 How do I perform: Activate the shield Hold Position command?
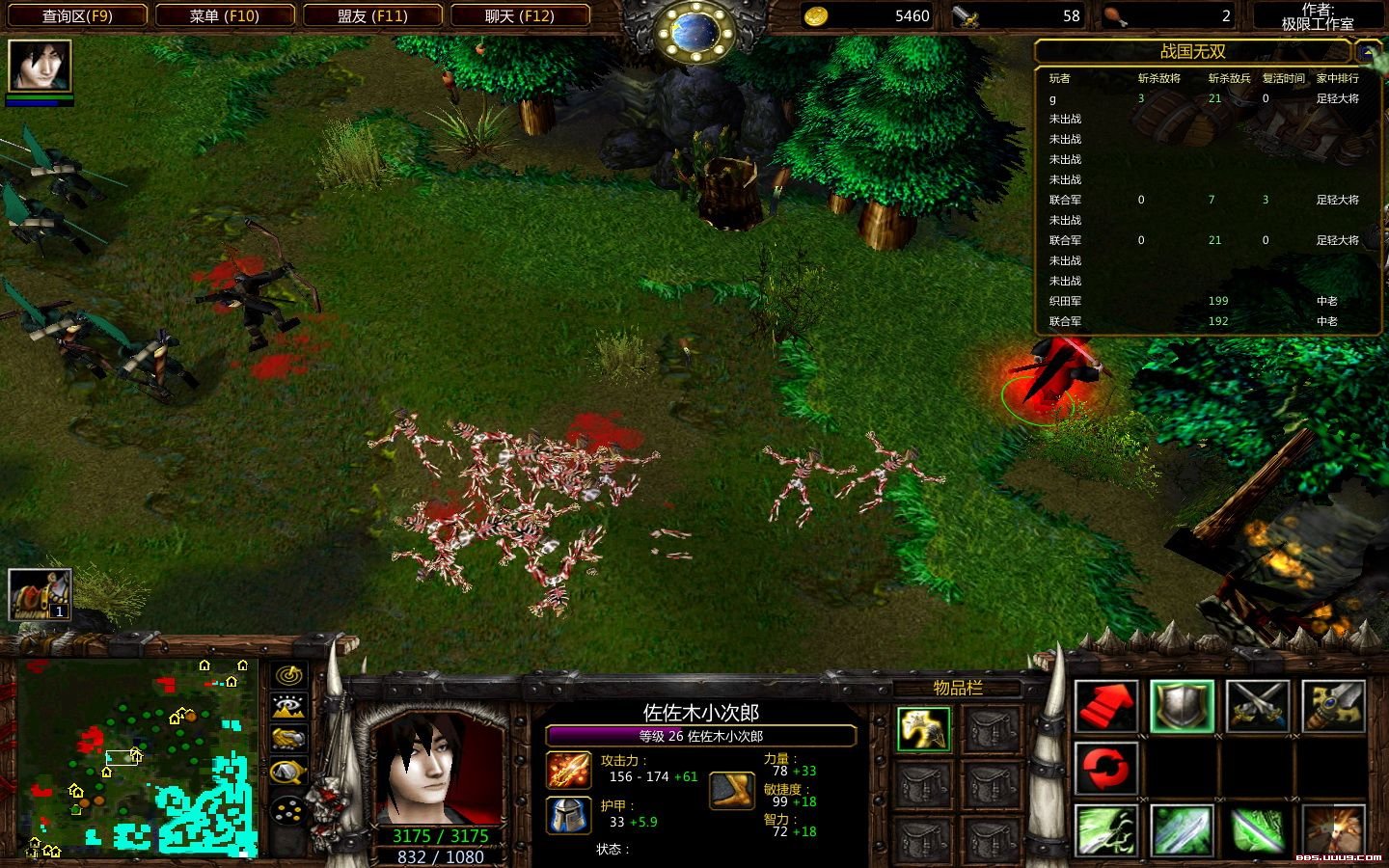(1183, 705)
